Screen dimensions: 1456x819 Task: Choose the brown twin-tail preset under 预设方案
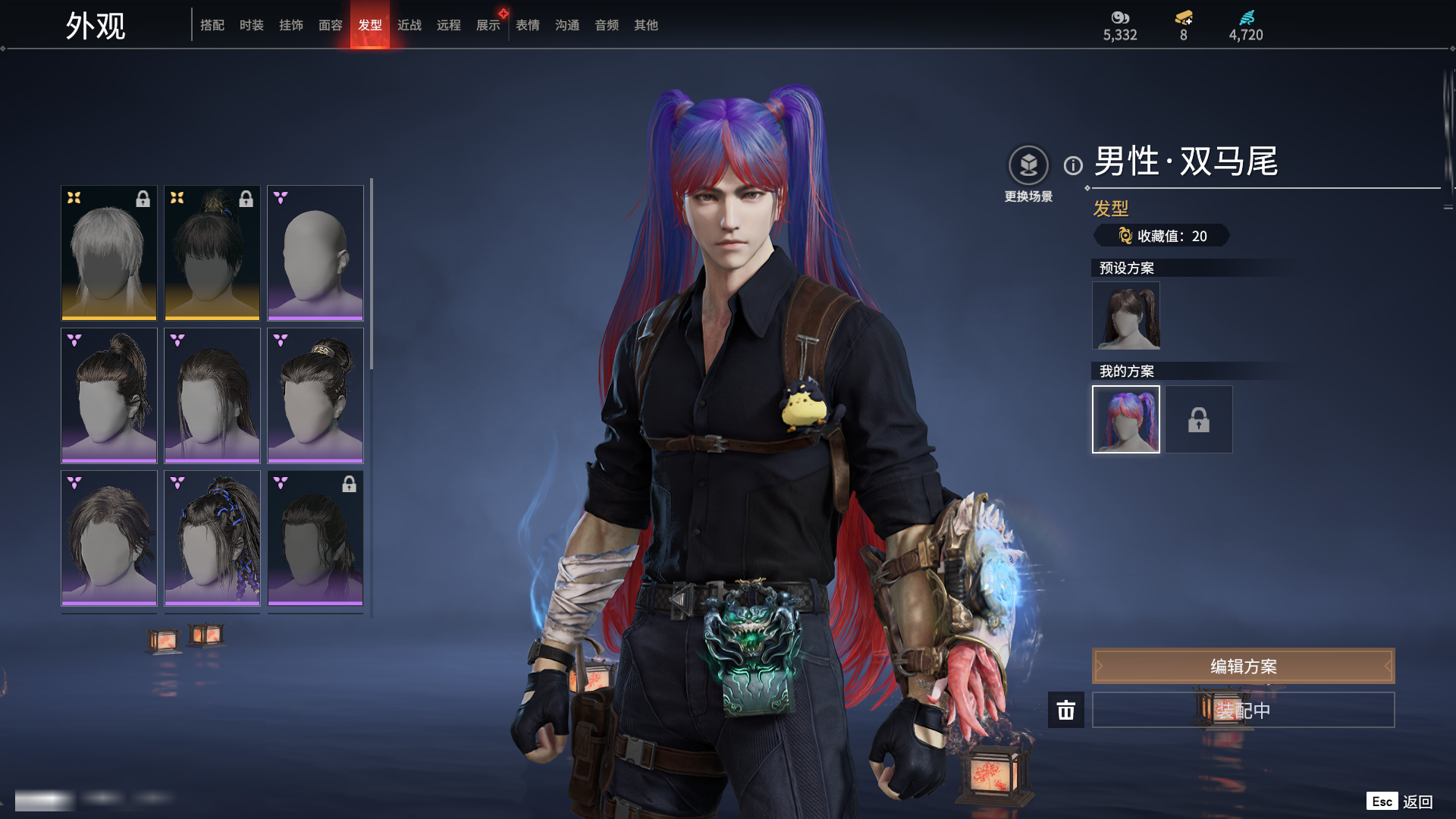tap(1126, 315)
